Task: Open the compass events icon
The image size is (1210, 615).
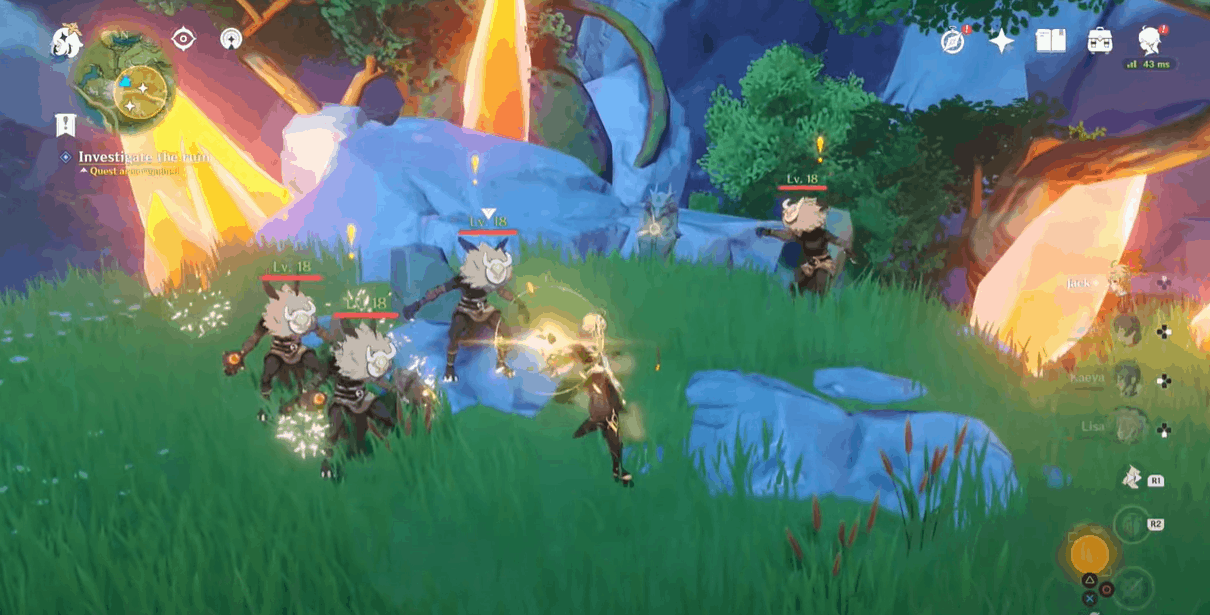Action: [x=953, y=41]
